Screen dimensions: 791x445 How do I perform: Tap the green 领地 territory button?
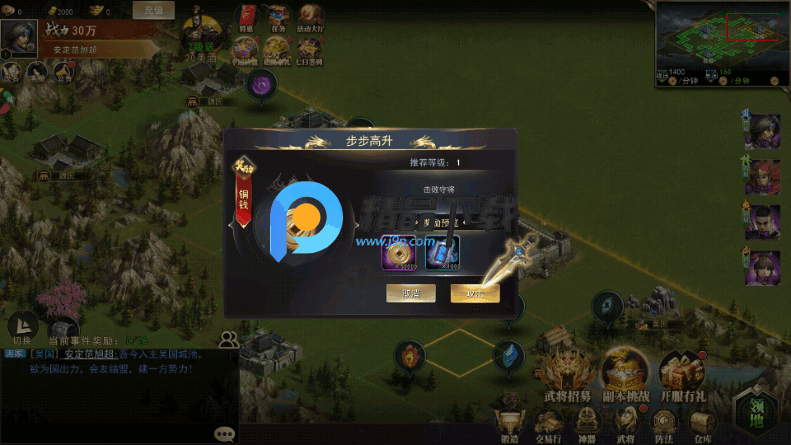pos(757,412)
